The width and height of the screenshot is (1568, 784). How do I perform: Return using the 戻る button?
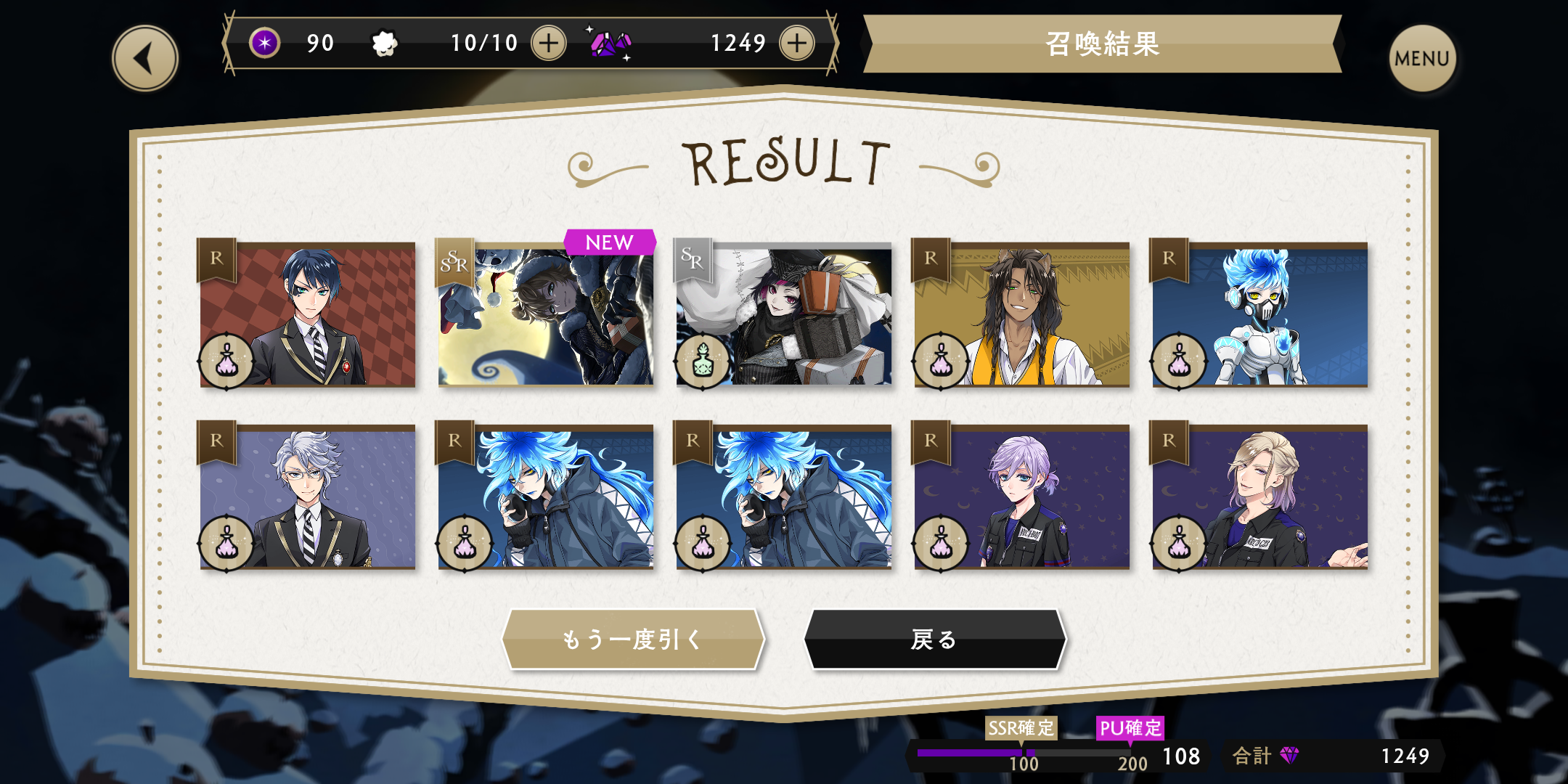935,639
